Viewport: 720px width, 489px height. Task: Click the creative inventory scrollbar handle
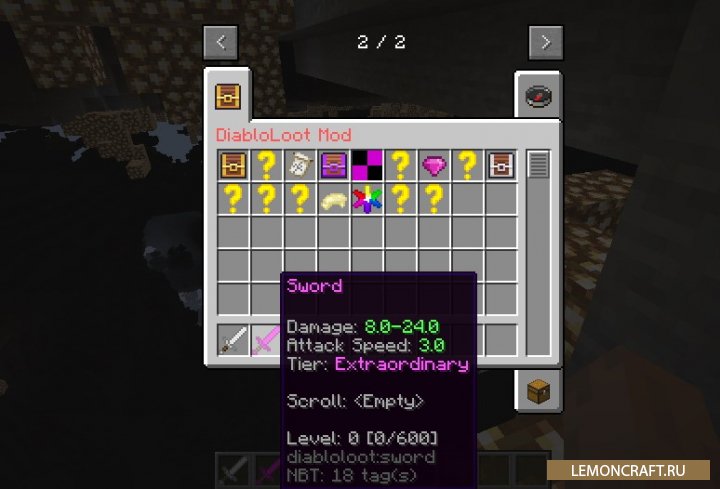click(538, 164)
